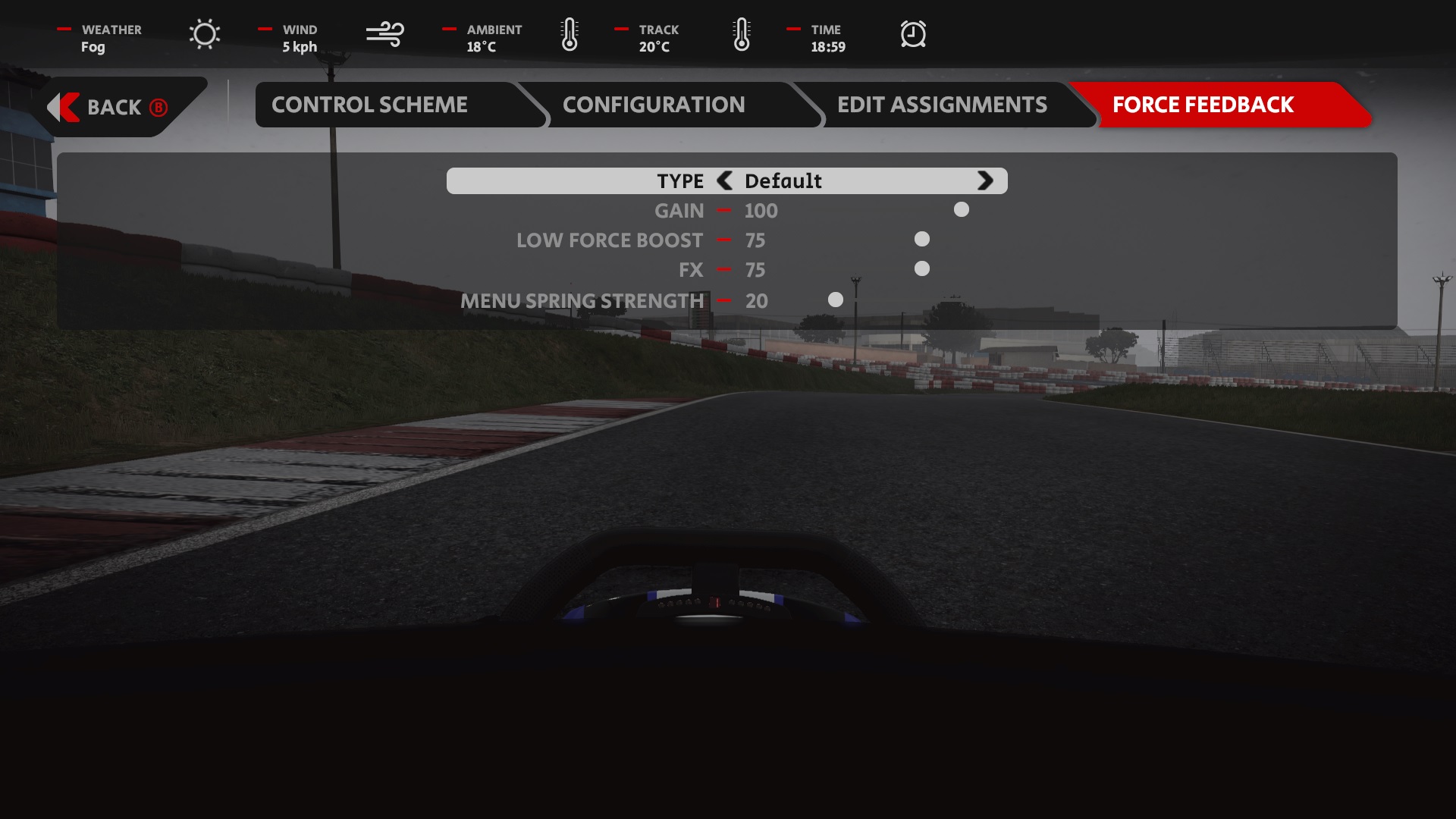Click the FX slider handle
The width and height of the screenshot is (1456, 819).
[921, 268]
